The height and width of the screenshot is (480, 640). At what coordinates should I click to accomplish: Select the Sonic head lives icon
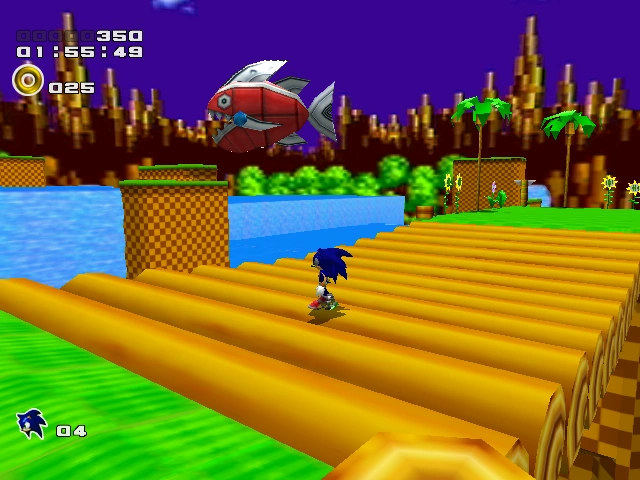[x=32, y=425]
